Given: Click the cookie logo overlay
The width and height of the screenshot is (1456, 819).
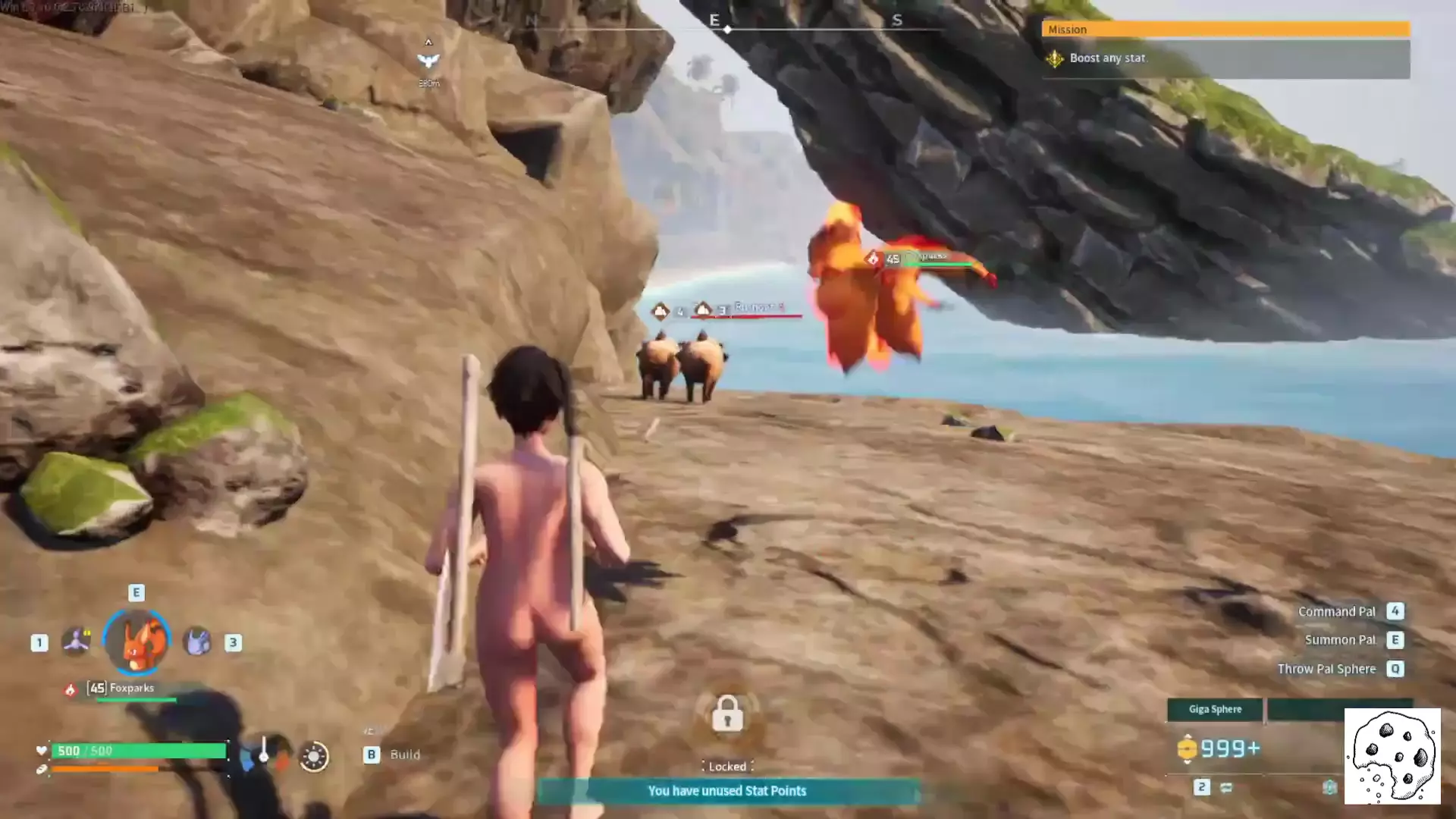Looking at the screenshot, I should pos(1392,756).
